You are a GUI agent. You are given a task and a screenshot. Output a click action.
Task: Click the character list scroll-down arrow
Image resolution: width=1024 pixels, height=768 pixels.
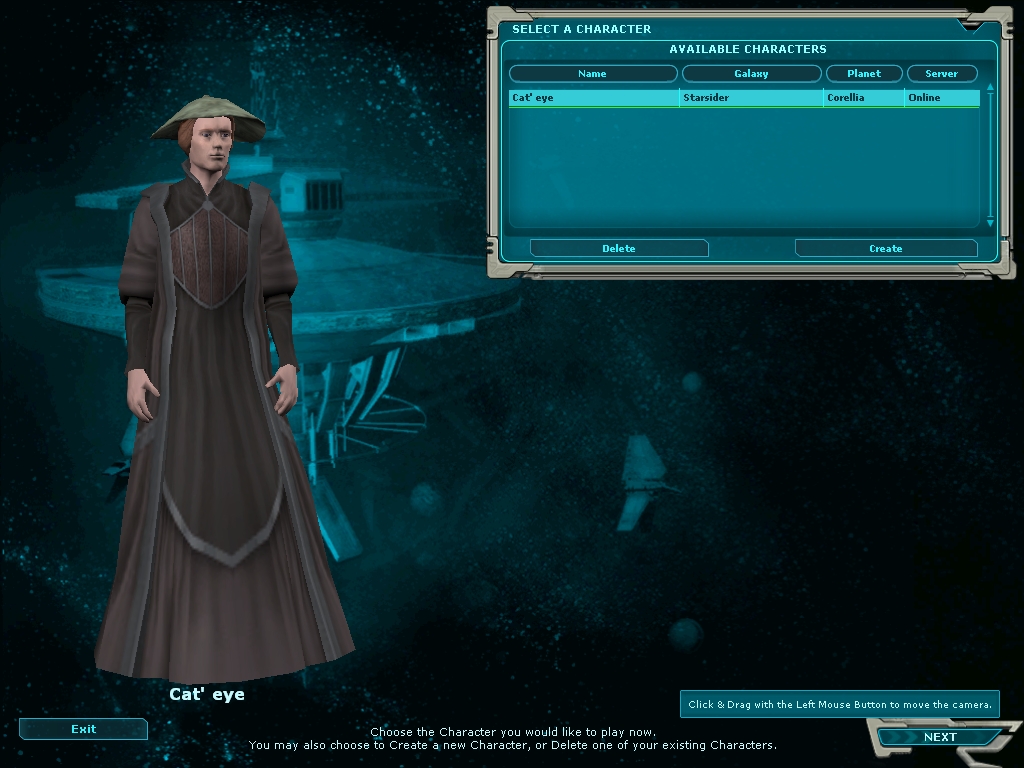click(x=990, y=223)
